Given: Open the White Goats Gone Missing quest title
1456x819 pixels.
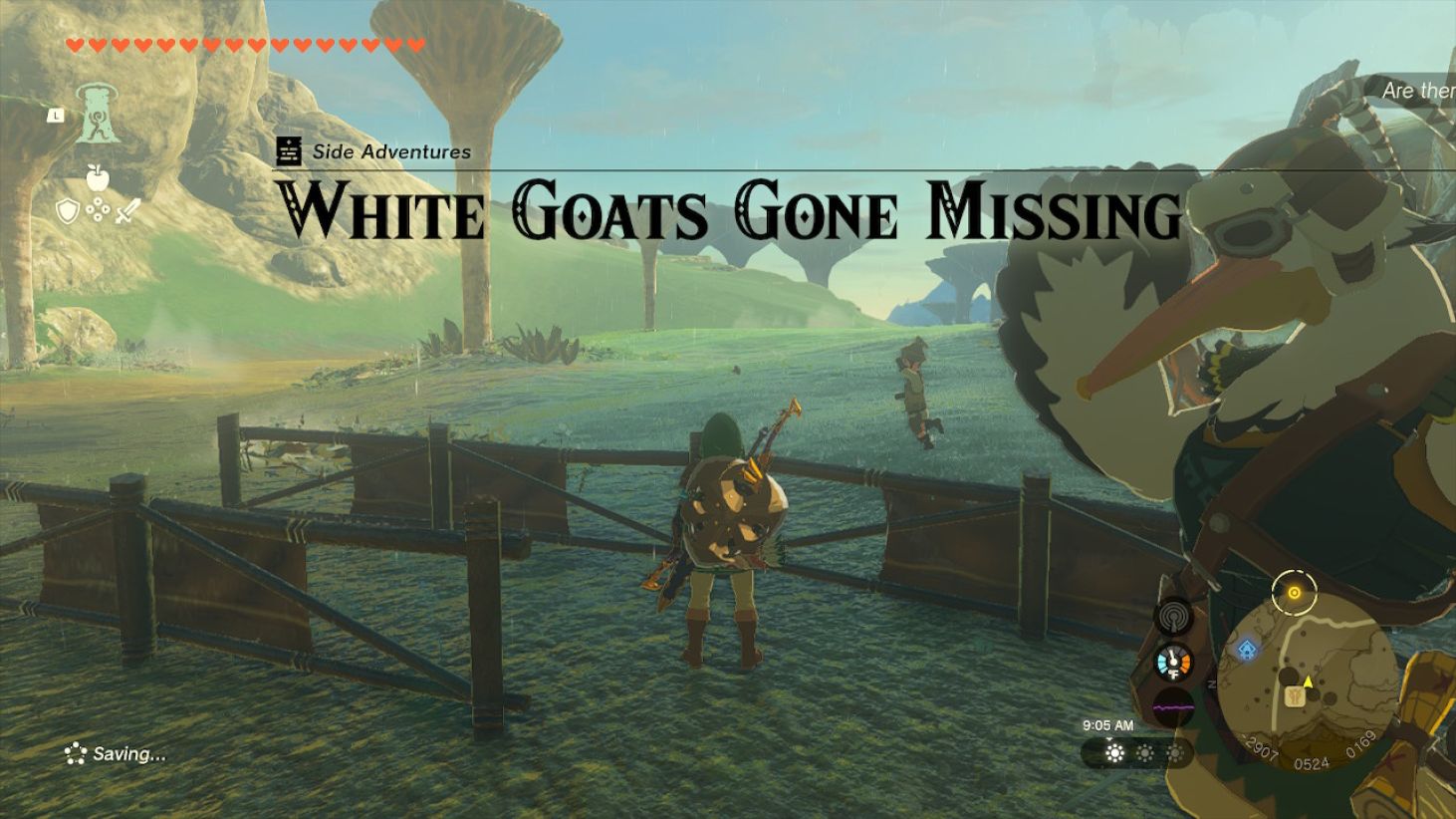Looking at the screenshot, I should click(728, 210).
